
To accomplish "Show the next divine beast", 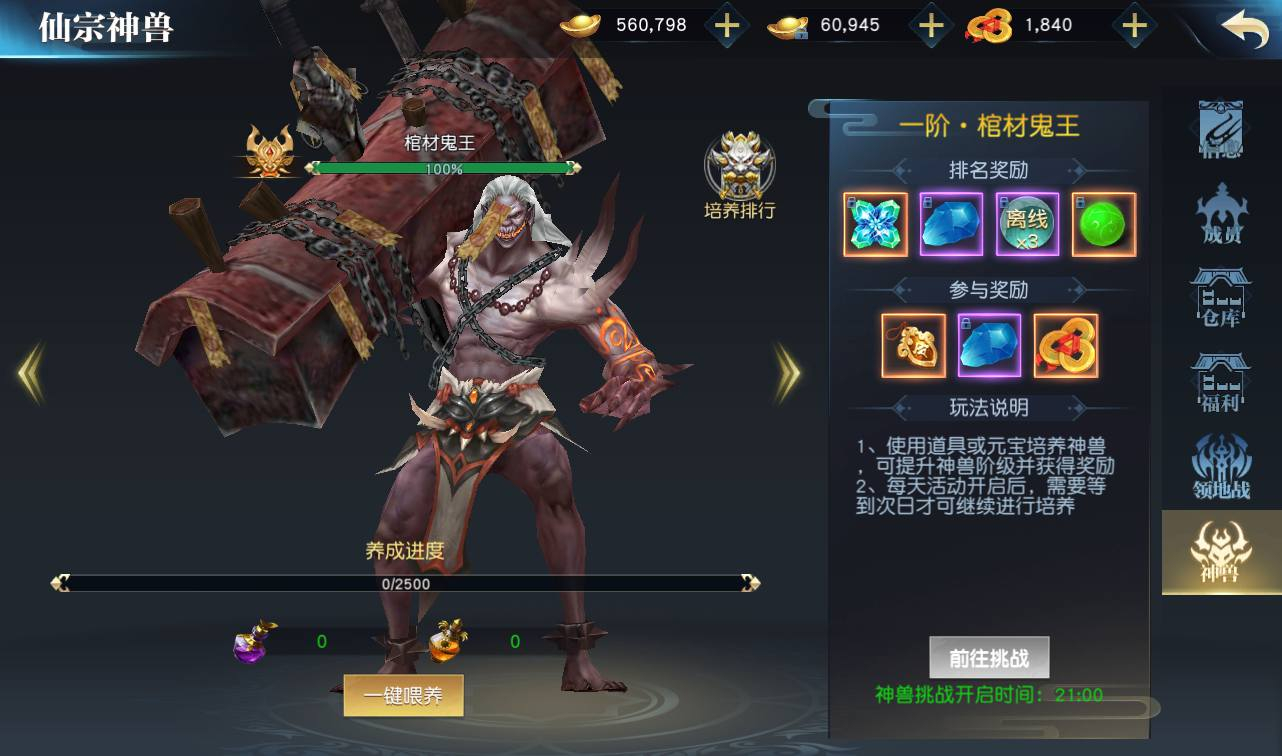I will 788,373.
